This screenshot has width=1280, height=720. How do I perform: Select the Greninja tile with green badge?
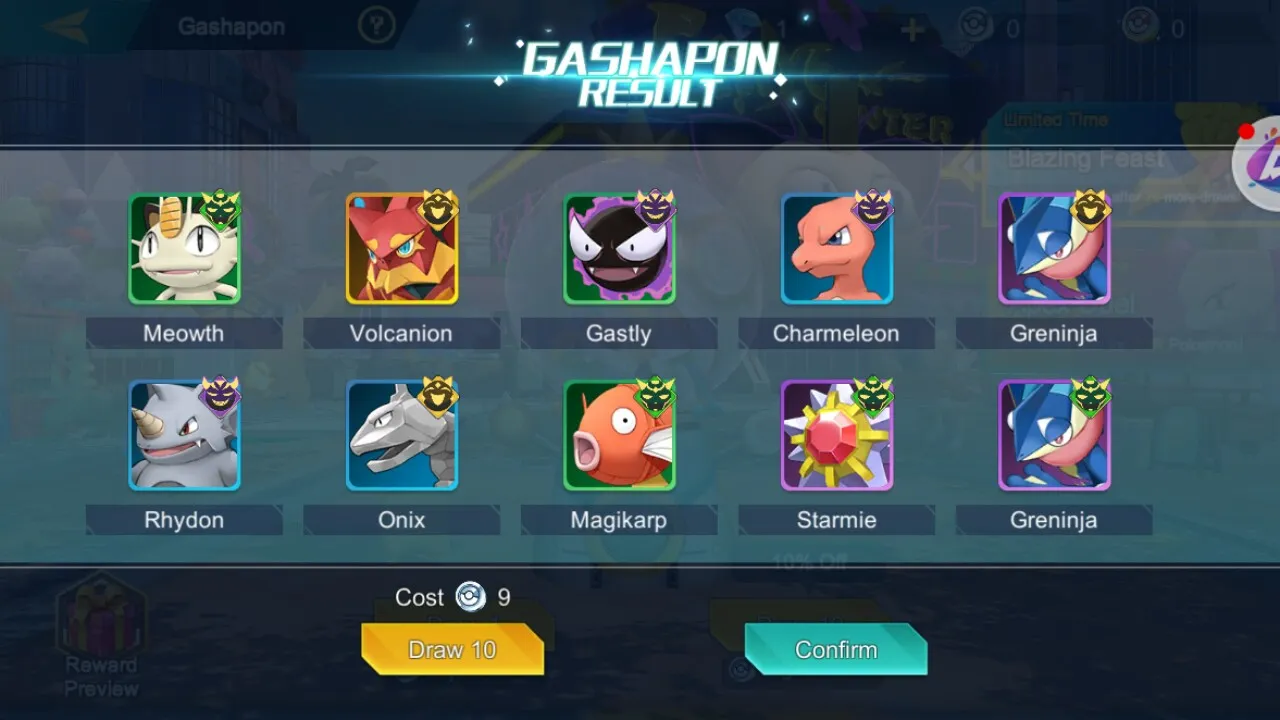(x=1054, y=435)
